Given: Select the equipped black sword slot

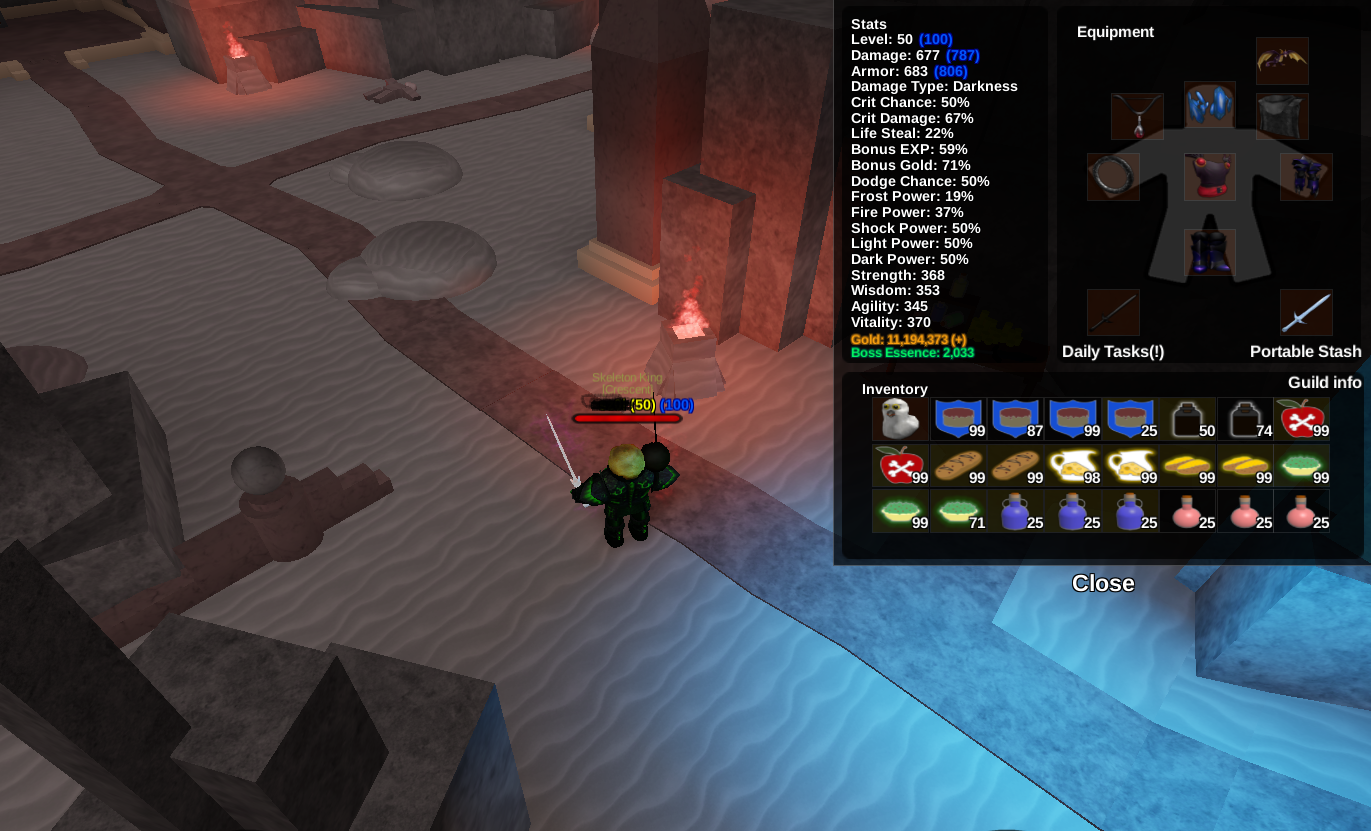Looking at the screenshot, I should point(1113,312).
